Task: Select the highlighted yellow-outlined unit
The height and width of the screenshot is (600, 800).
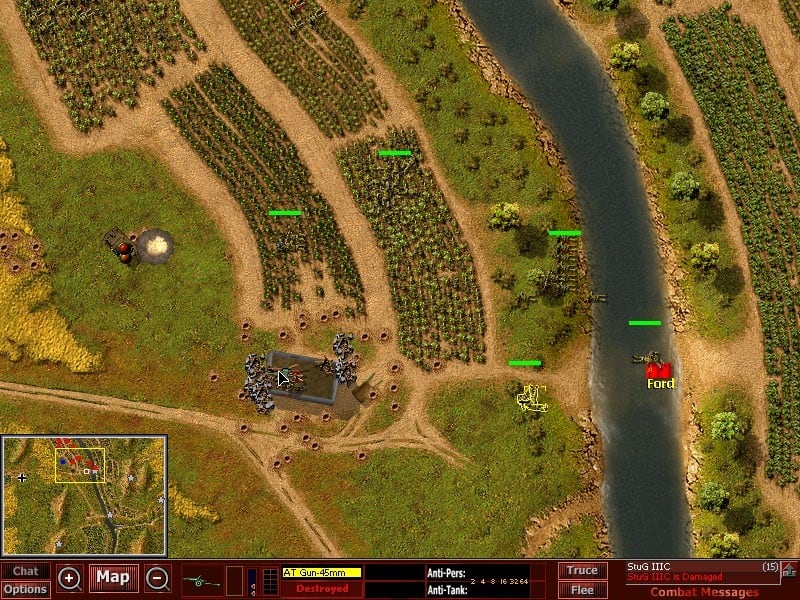Action: [x=531, y=397]
